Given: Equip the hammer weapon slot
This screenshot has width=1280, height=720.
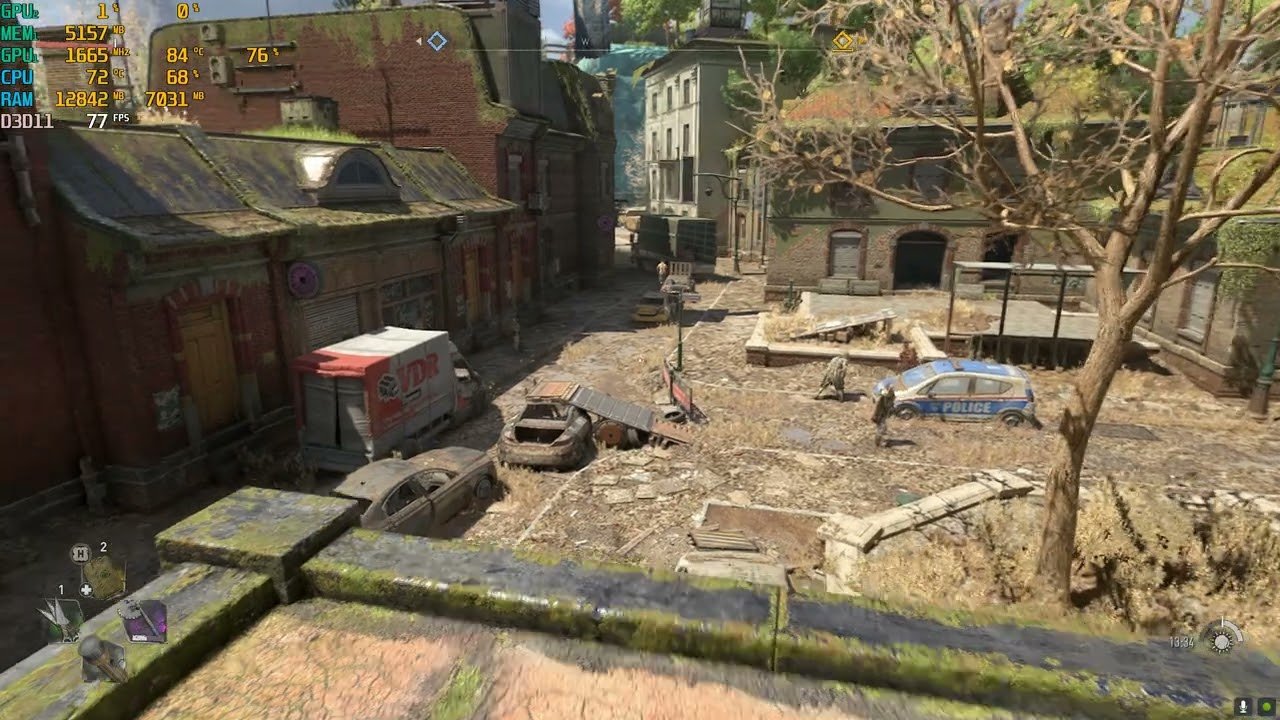Looking at the screenshot, I should pos(102,658).
